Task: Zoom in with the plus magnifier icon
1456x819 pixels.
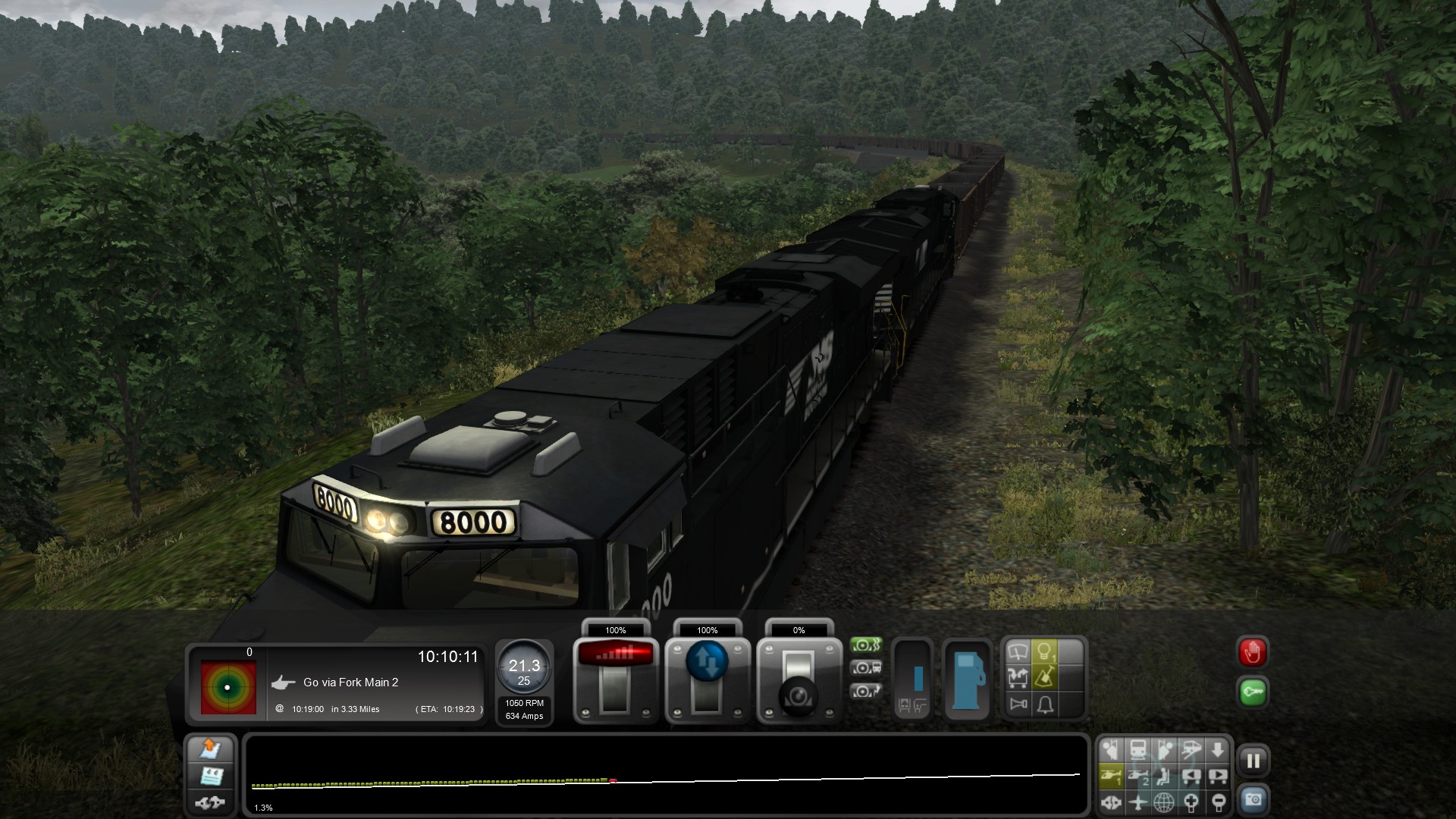Action: pyautogui.click(x=1191, y=801)
